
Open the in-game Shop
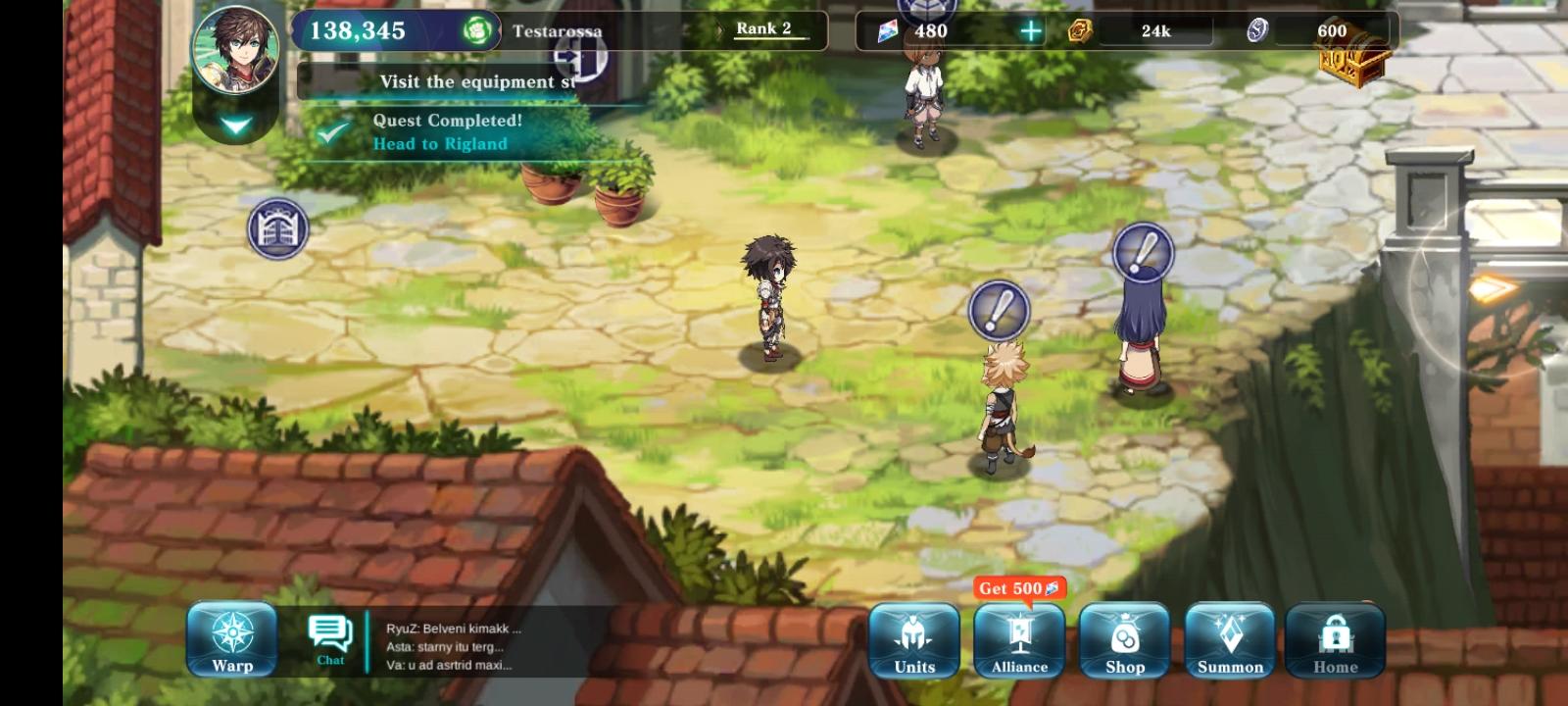tap(1124, 641)
